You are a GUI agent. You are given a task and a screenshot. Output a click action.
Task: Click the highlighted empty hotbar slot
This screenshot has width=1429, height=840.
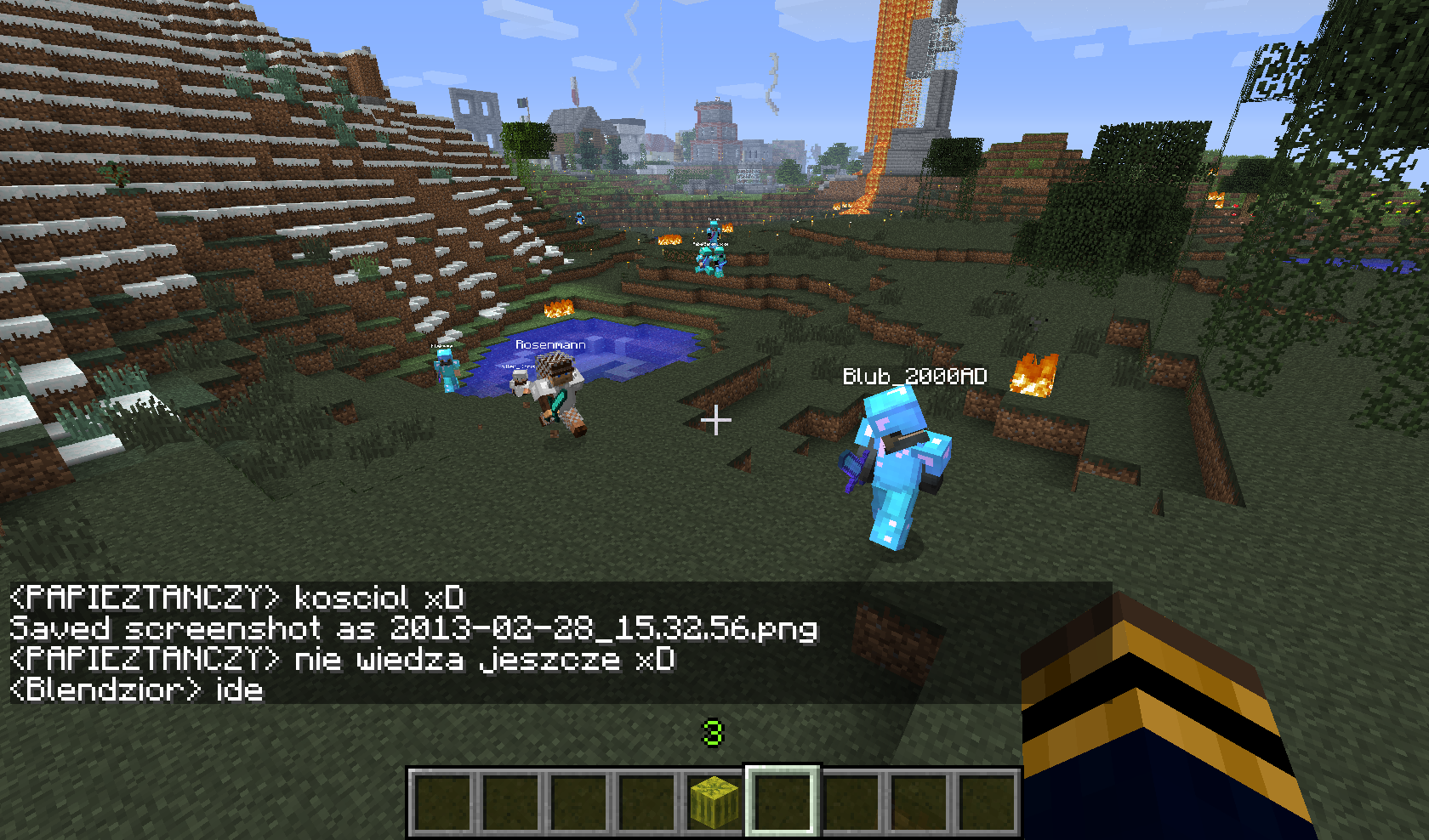(783, 802)
